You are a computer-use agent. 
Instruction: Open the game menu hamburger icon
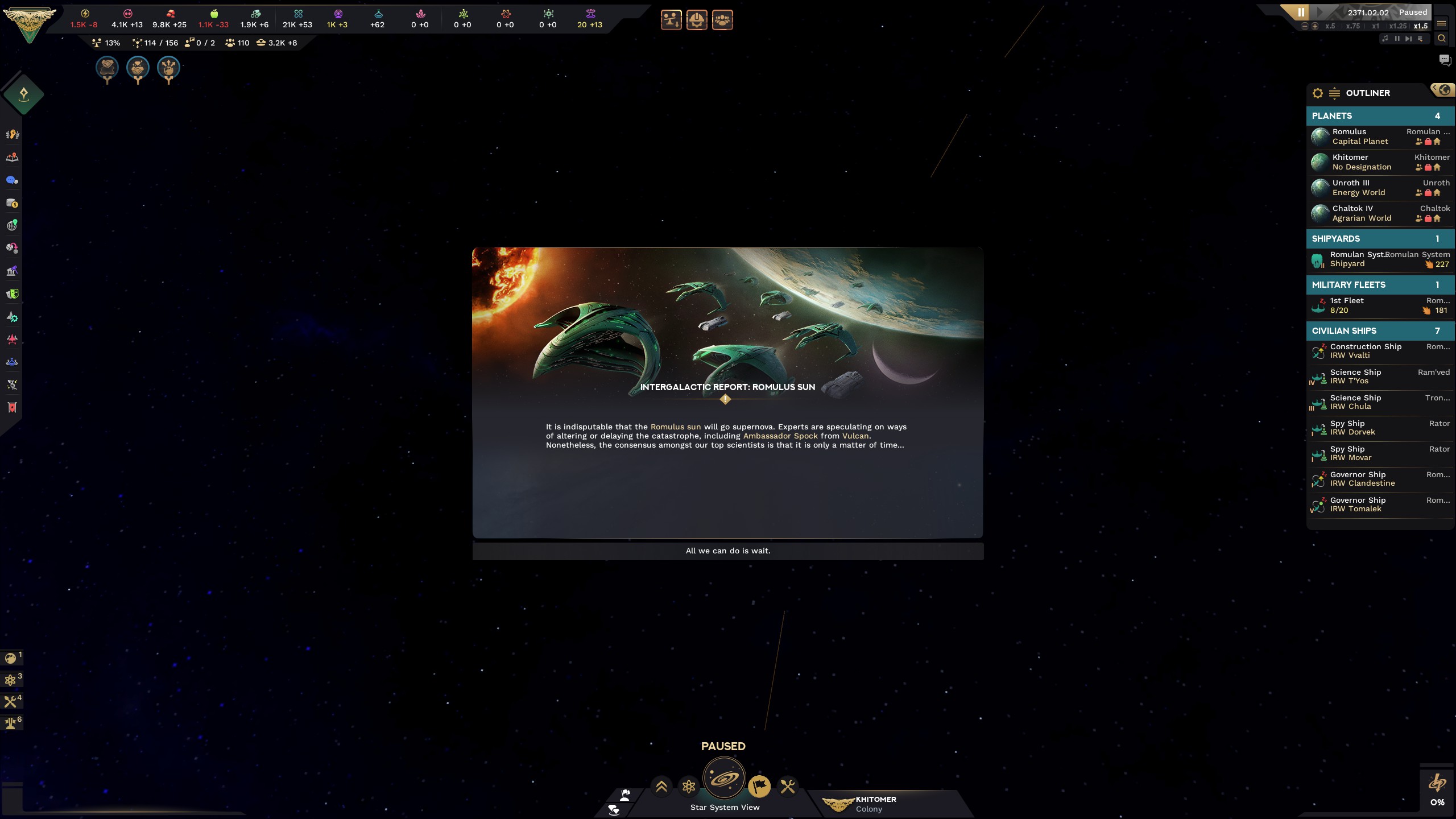pos(1442,24)
